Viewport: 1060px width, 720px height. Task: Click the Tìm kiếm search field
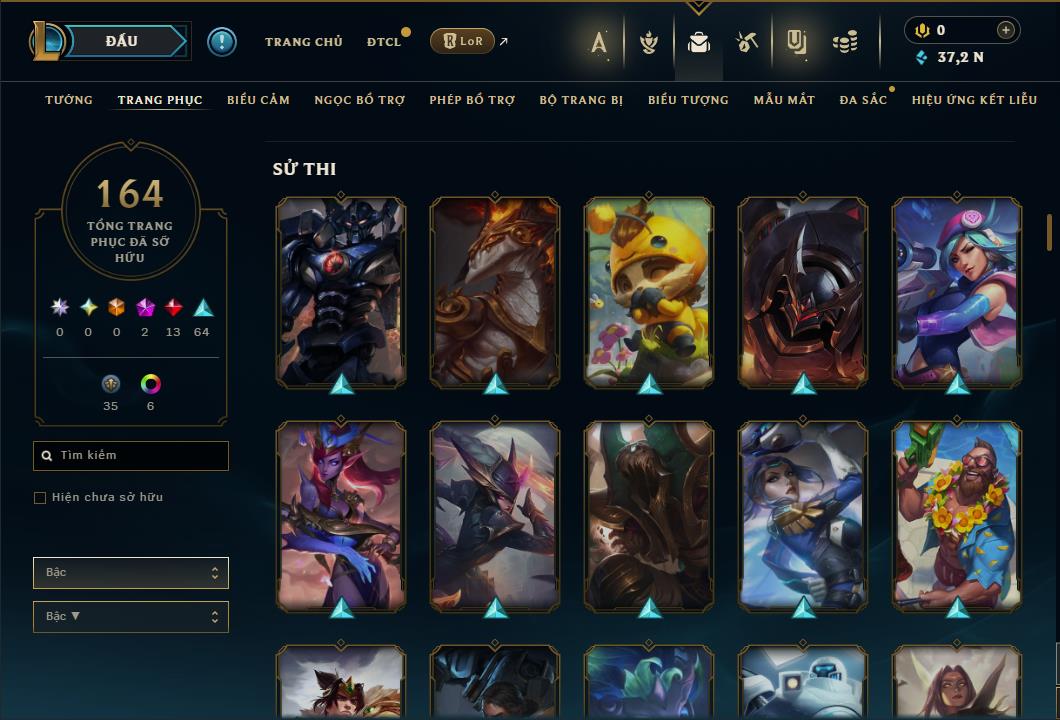tap(131, 456)
